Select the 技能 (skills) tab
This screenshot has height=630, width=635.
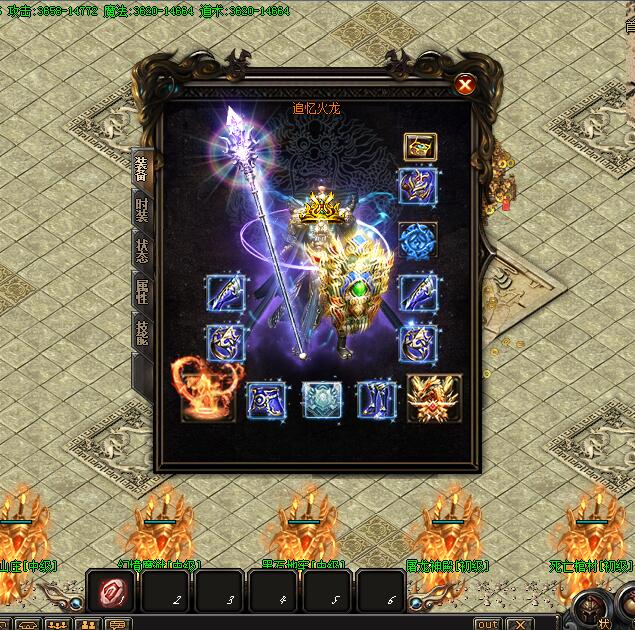[x=142, y=330]
